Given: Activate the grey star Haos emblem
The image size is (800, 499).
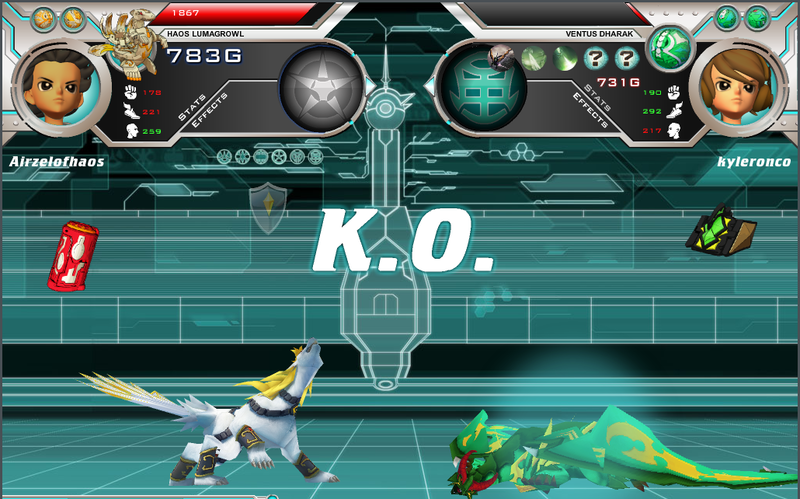Looking at the screenshot, I should pos(319,87).
